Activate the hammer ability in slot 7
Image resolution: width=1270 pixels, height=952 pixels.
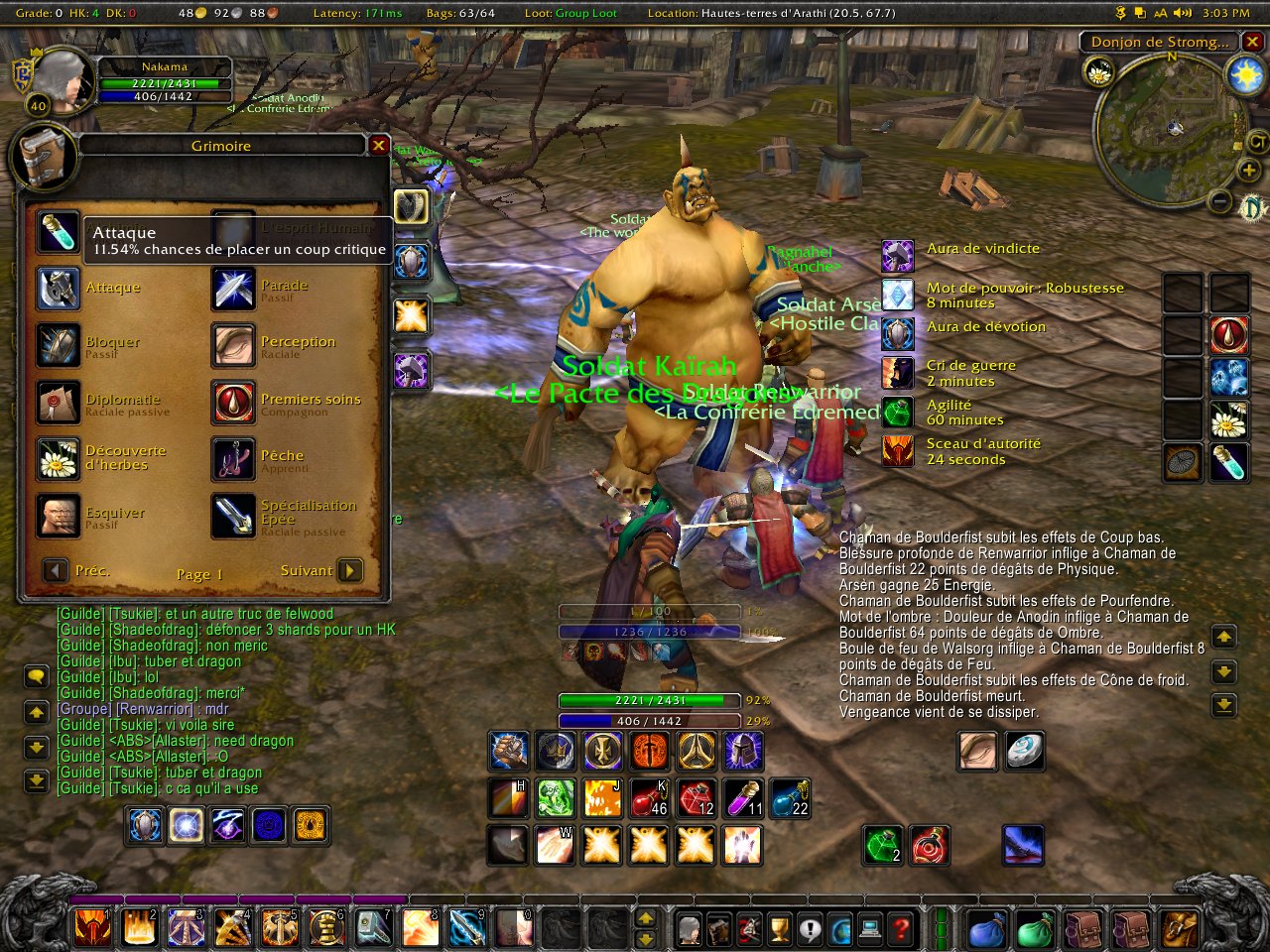373,928
